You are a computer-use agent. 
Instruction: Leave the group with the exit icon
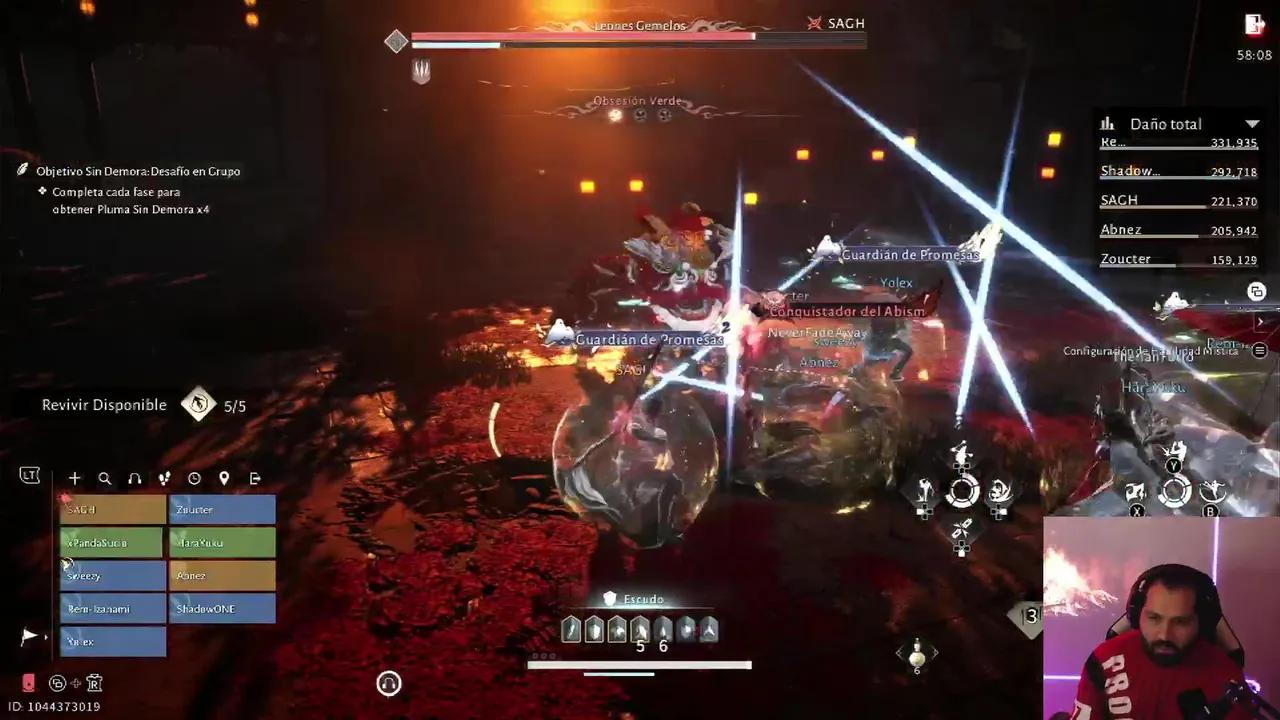254,479
